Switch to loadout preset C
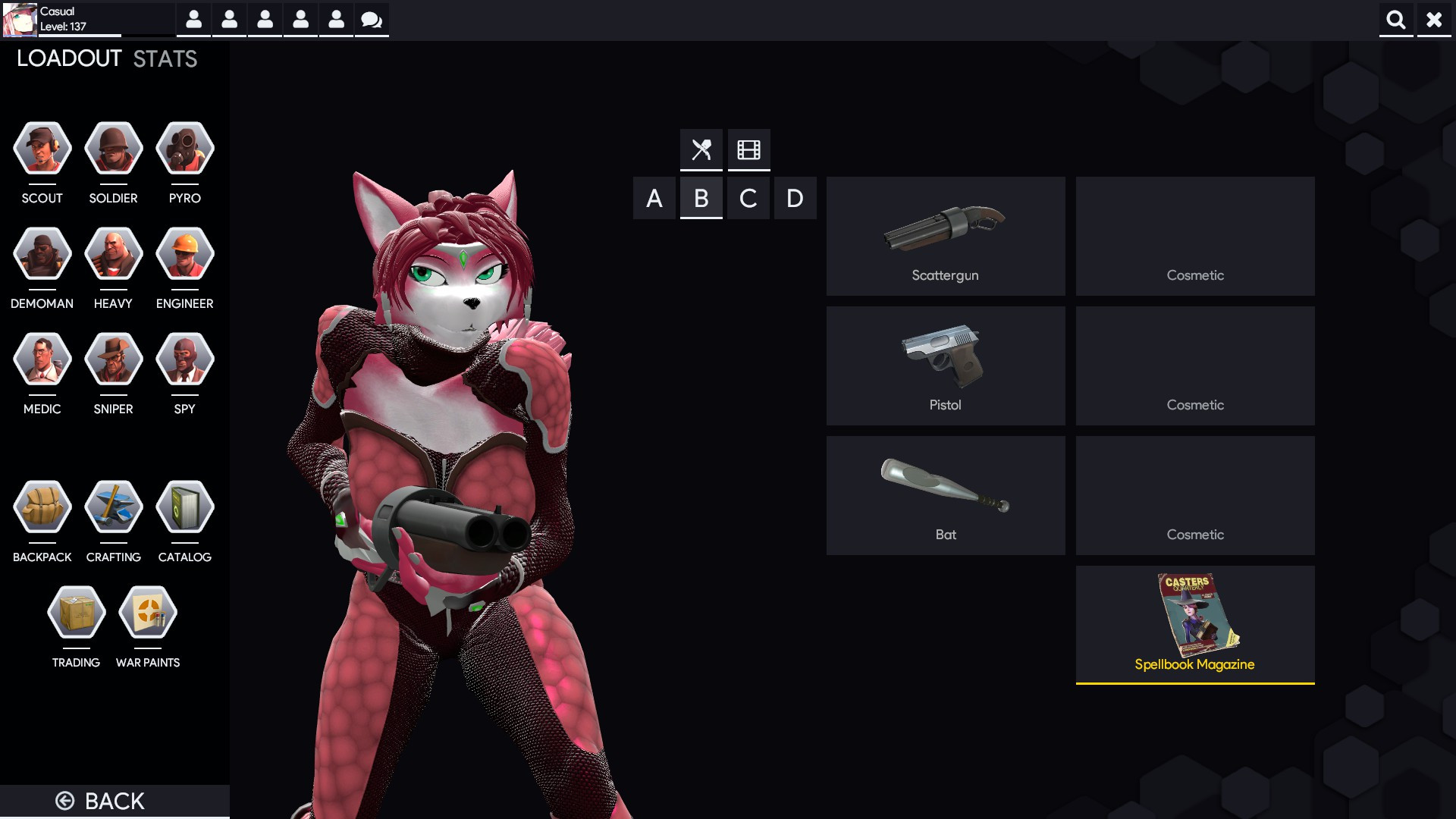This screenshot has height=819, width=1456. pyautogui.click(x=748, y=198)
